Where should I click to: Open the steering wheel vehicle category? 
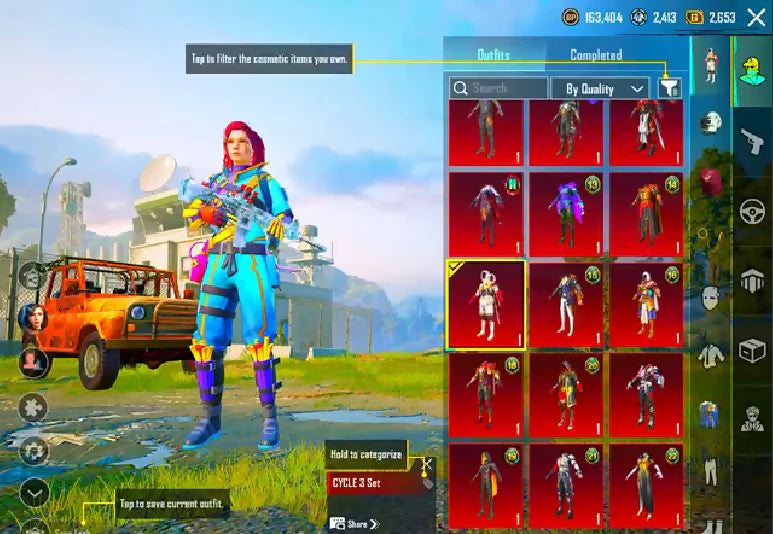tap(751, 211)
